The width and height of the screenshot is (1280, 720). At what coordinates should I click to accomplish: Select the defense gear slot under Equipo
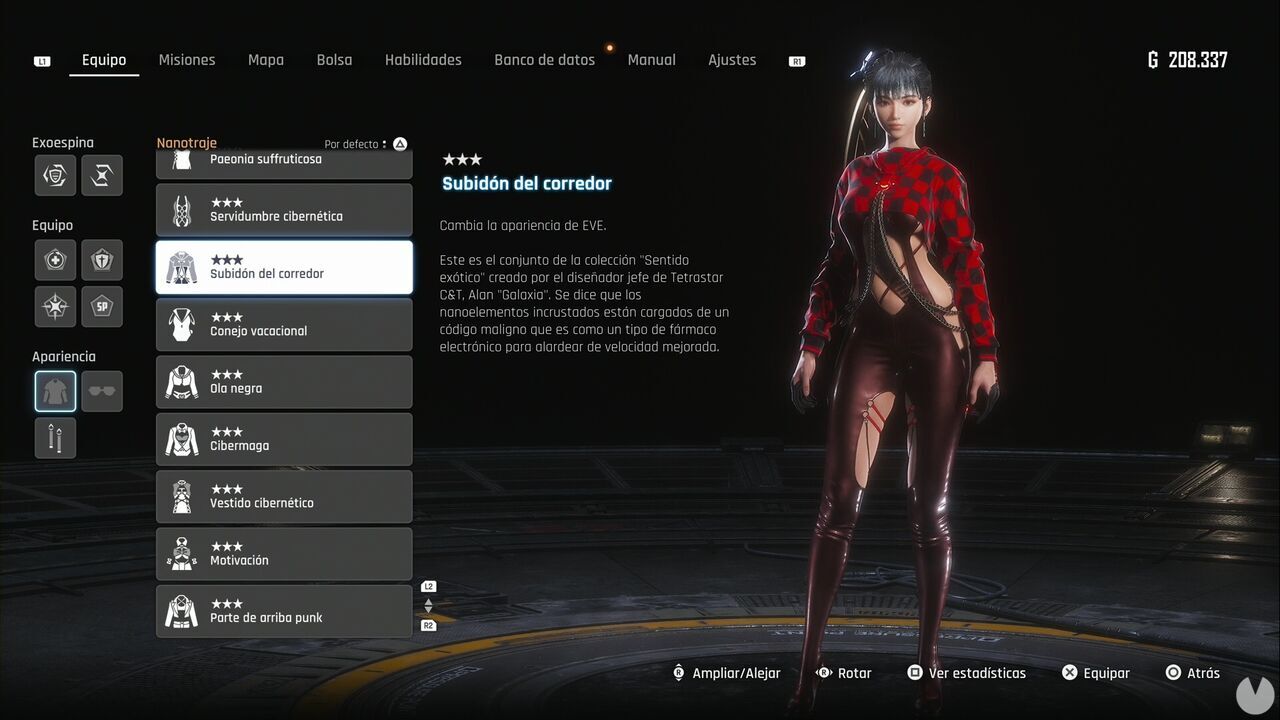[x=102, y=259]
